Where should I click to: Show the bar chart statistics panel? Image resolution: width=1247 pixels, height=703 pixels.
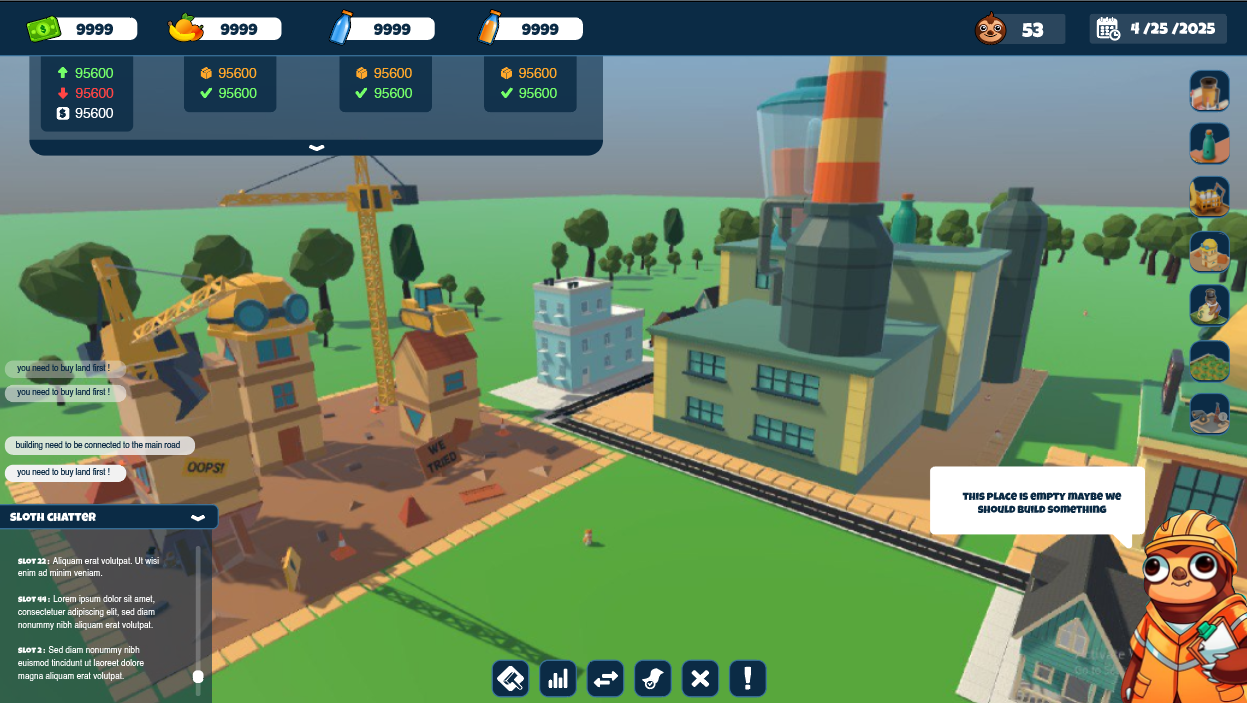[558, 679]
